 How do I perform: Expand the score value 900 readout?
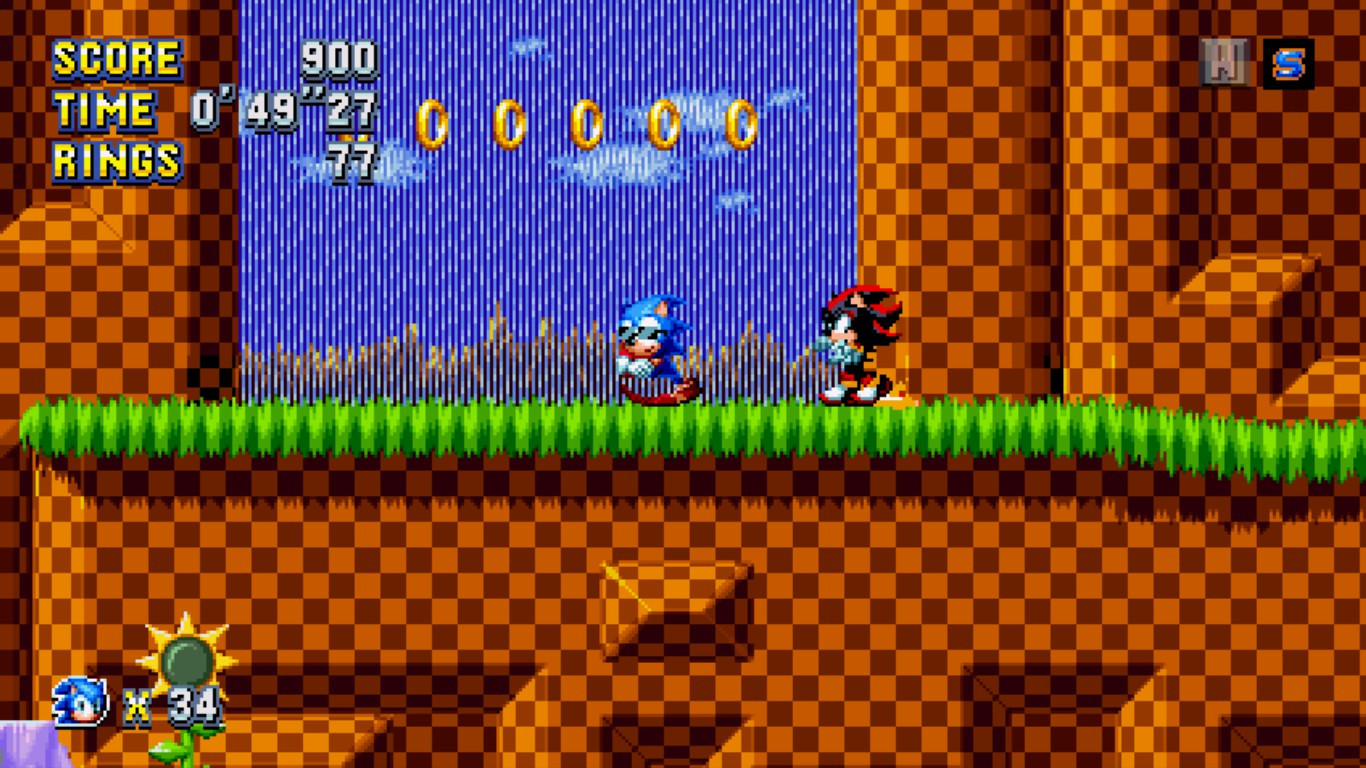(x=340, y=58)
